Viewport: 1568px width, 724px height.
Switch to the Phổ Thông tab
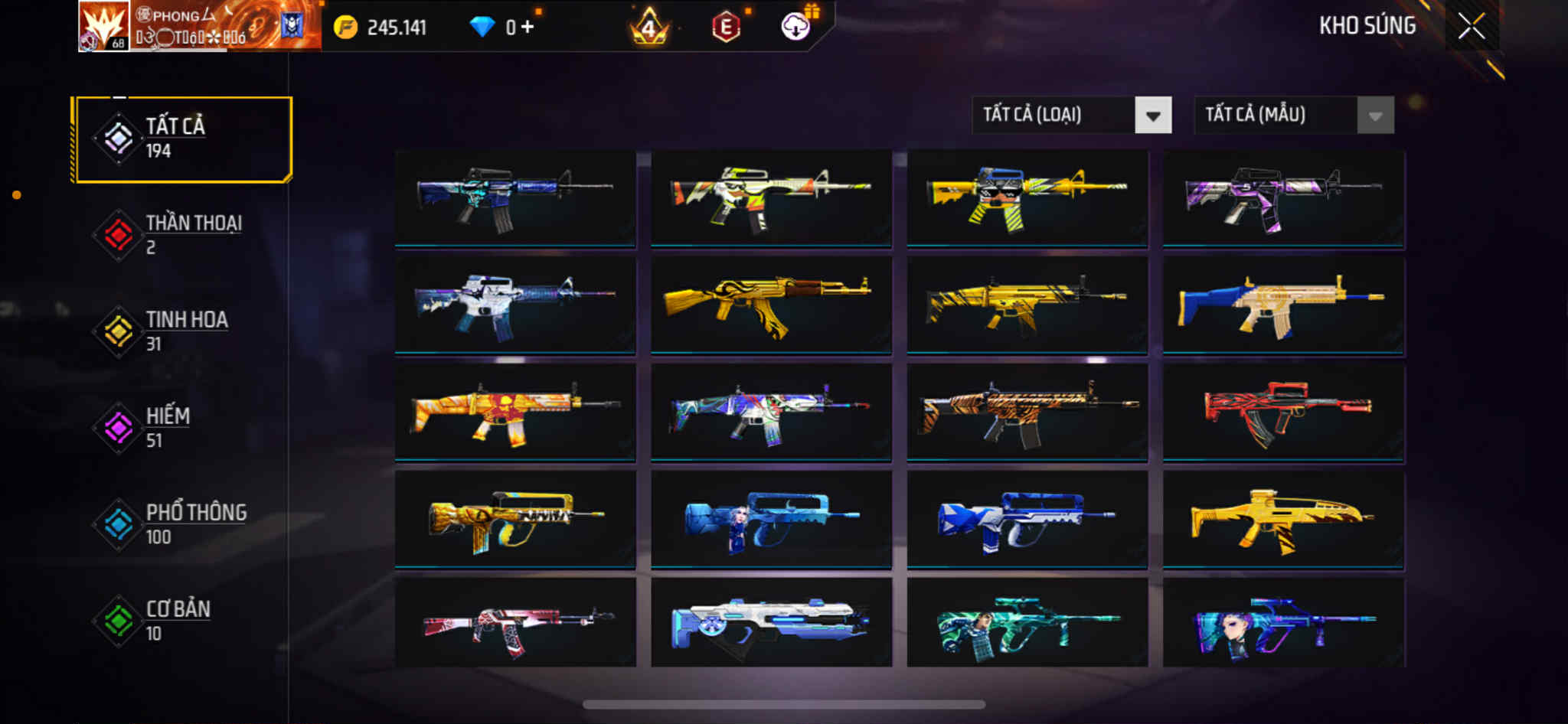point(182,523)
